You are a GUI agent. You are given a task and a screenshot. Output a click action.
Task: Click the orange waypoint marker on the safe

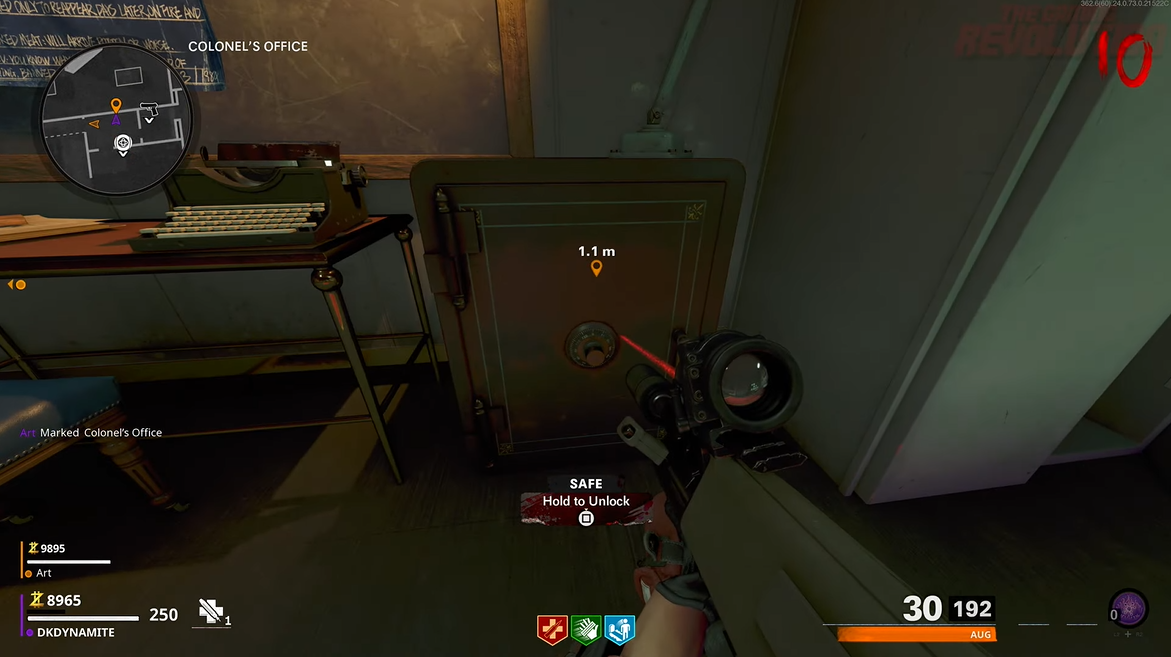(597, 268)
